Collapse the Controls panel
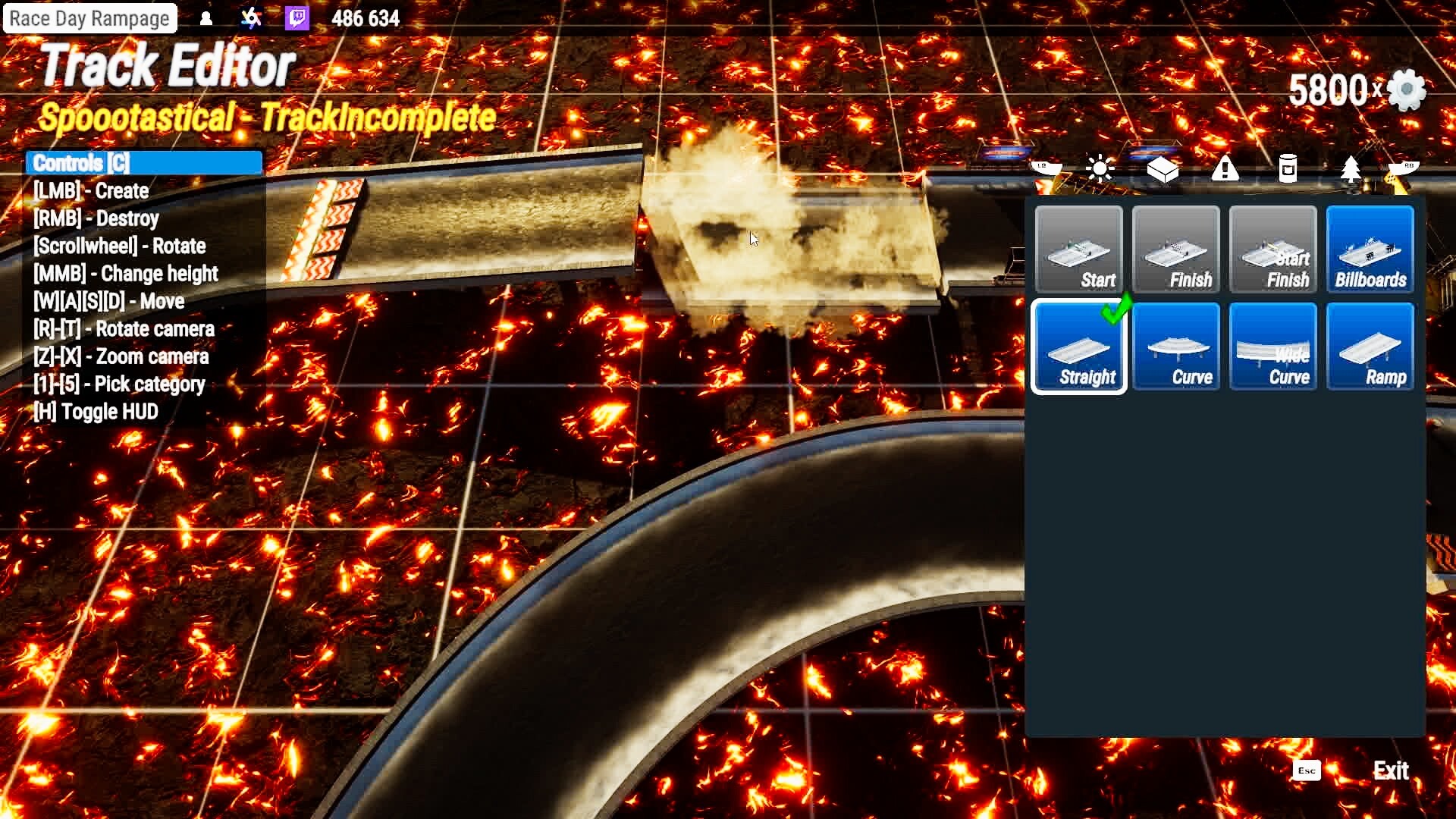Image resolution: width=1456 pixels, height=819 pixels. [x=143, y=162]
